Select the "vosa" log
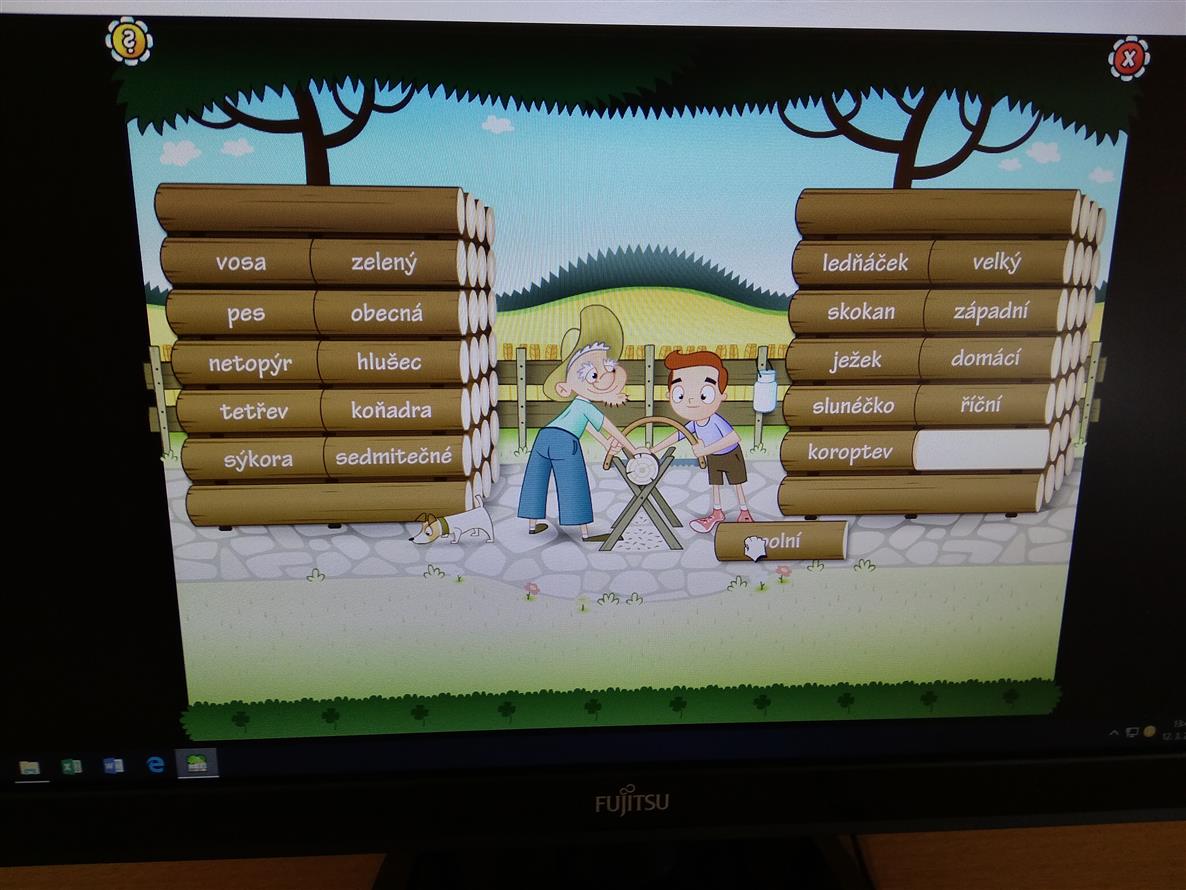The image size is (1186, 890). pyautogui.click(x=241, y=263)
